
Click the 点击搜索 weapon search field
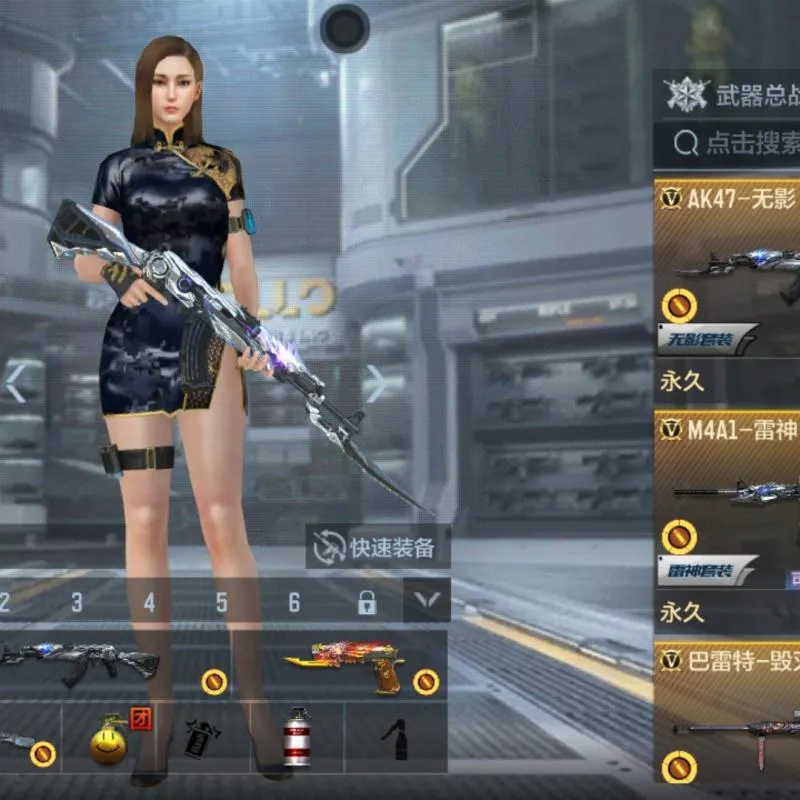point(738,143)
